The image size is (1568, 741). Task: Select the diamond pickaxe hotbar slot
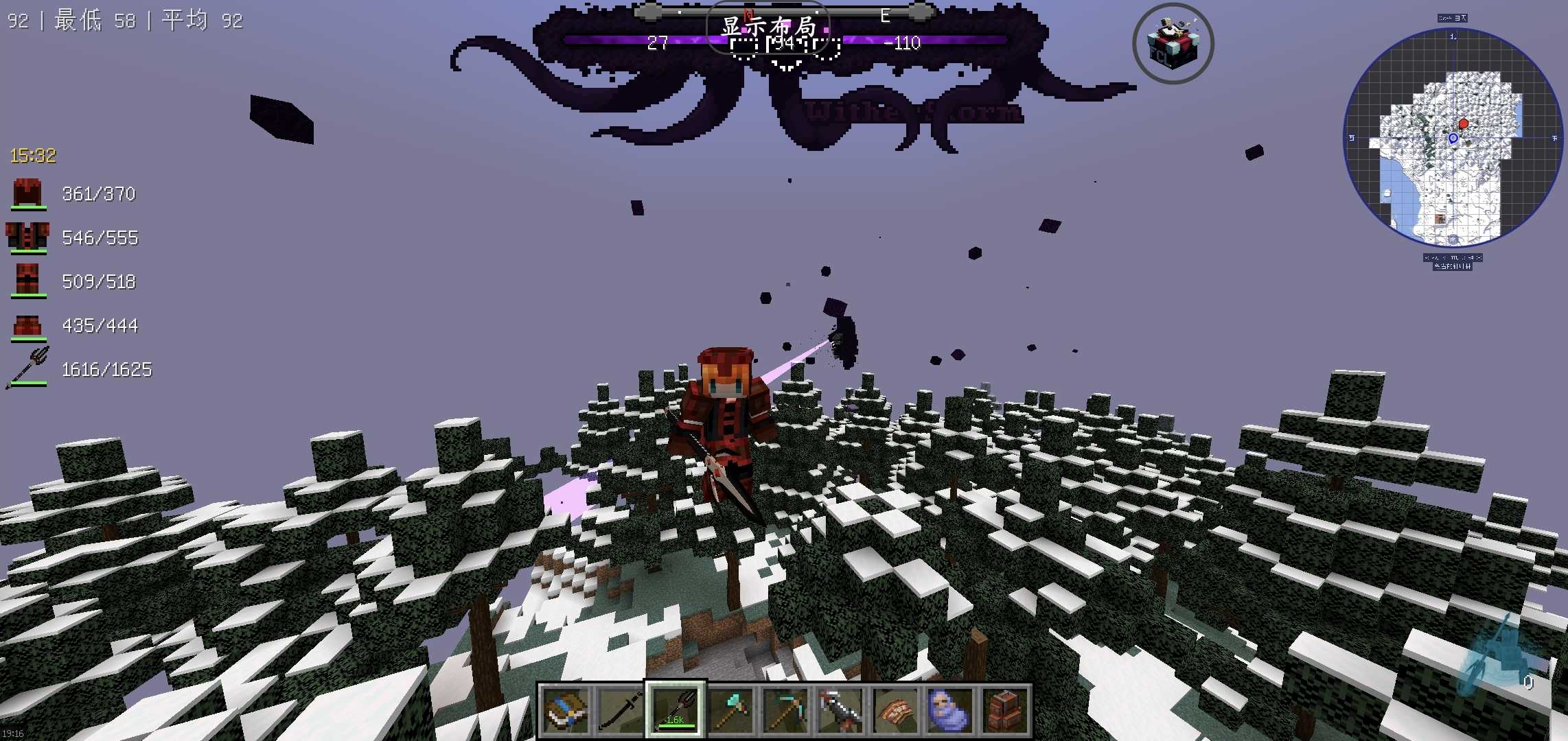[785, 711]
